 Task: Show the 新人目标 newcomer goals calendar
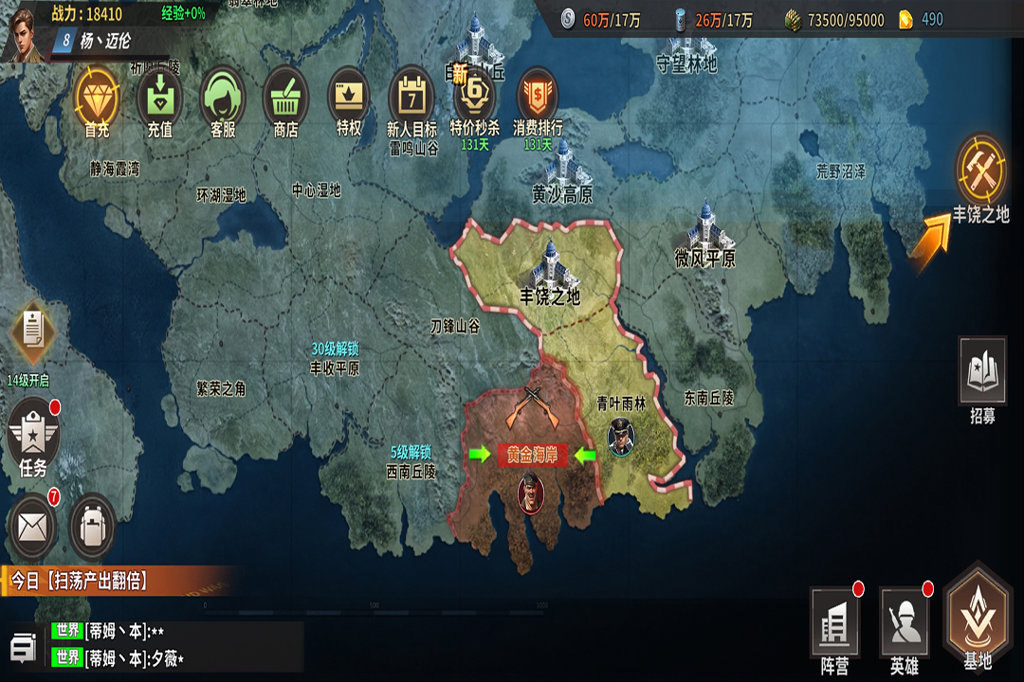(411, 96)
